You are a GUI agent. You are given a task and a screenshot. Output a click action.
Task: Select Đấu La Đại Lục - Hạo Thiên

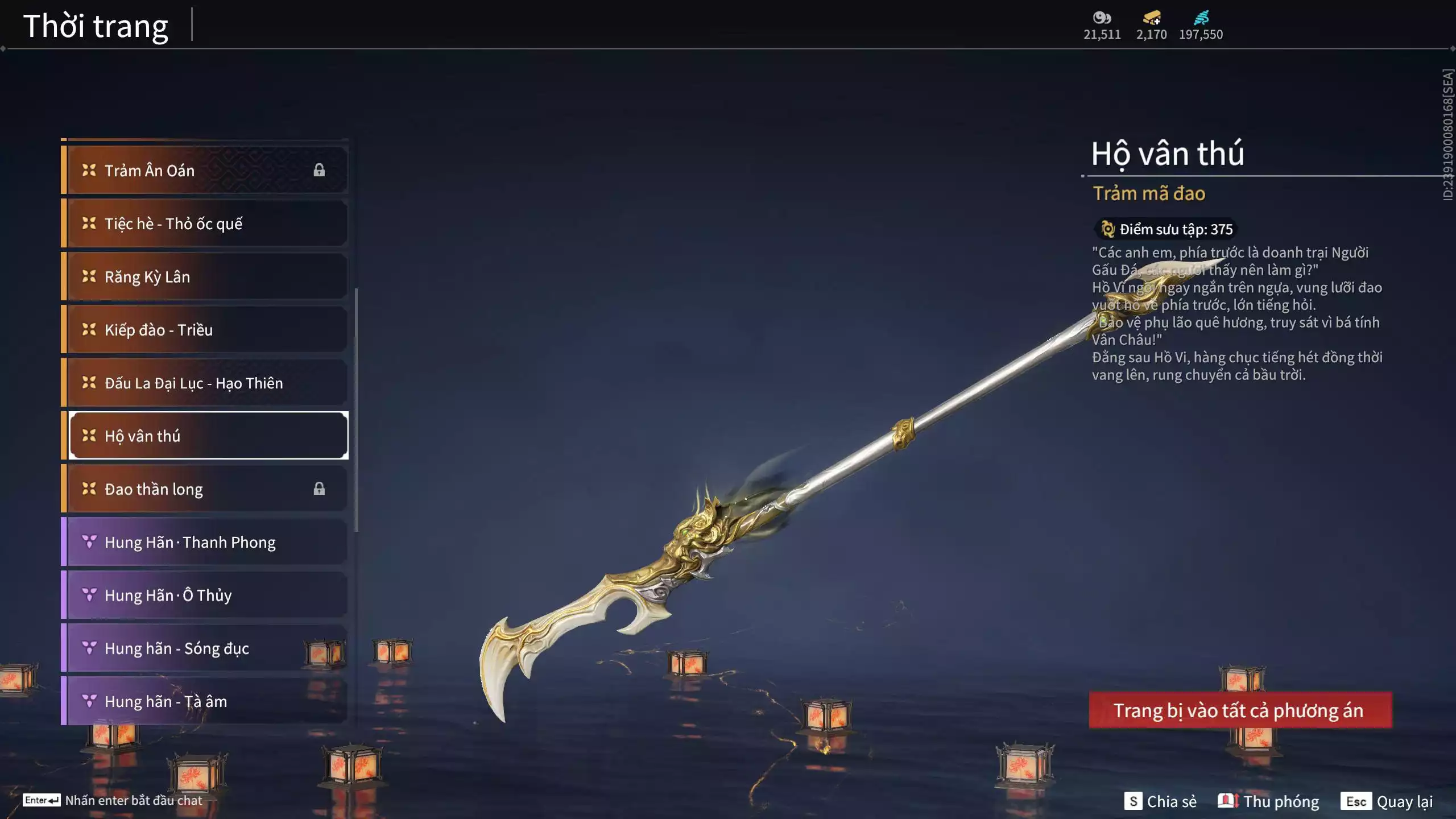tap(205, 383)
